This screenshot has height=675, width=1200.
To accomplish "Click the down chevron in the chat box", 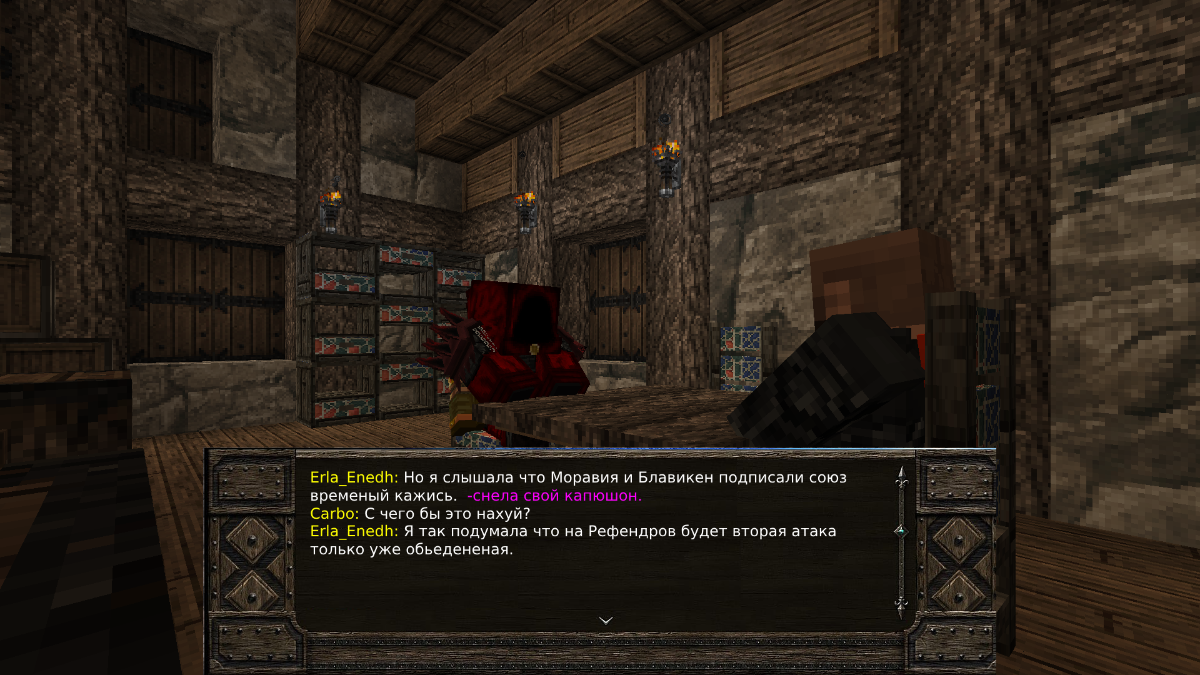I will click(605, 620).
